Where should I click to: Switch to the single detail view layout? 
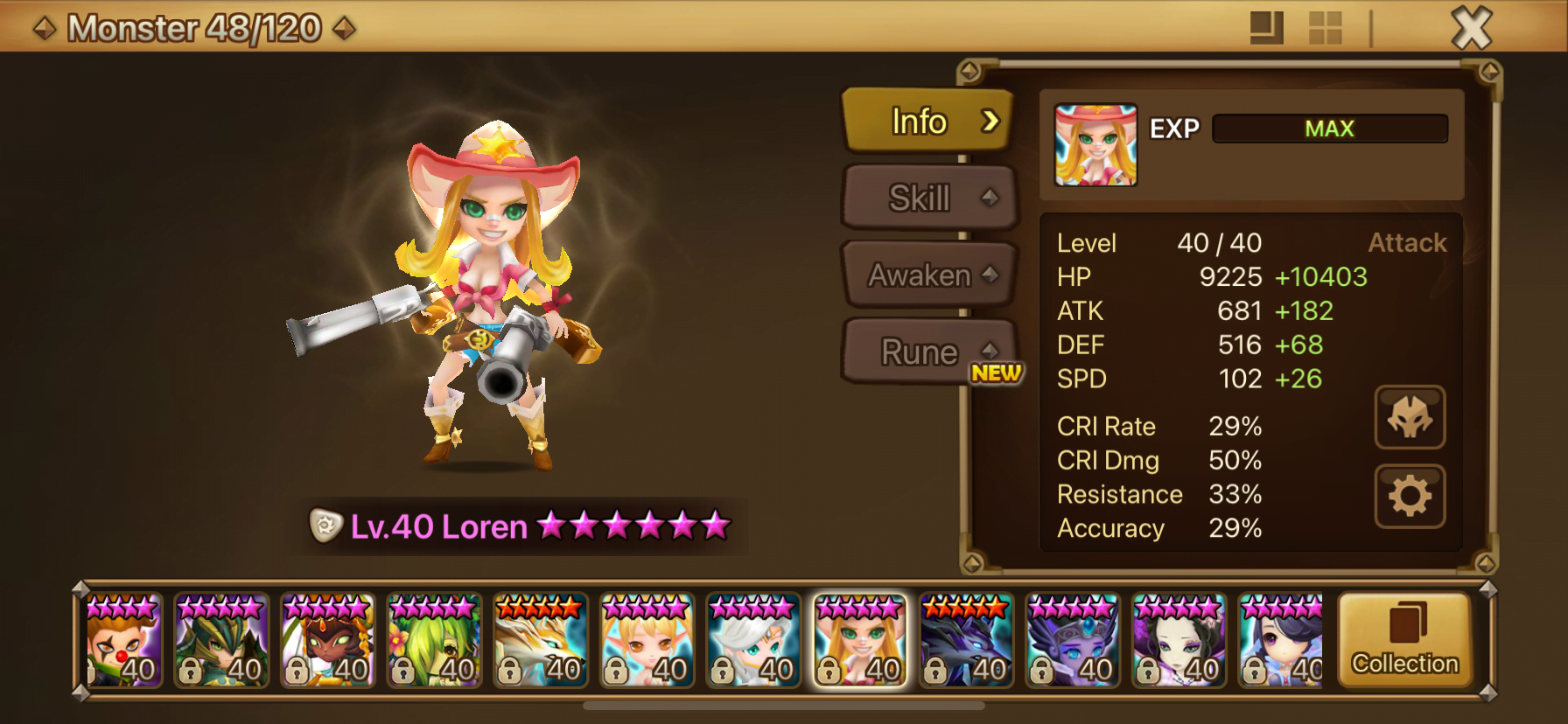pos(1266,28)
